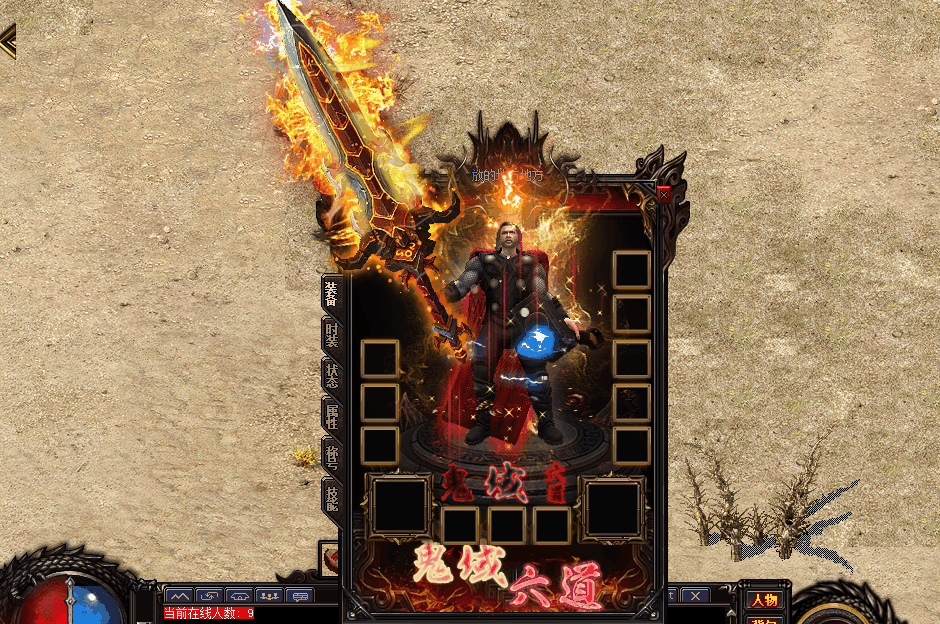
Task: Switch to the 称号 title tab
Action: tap(331, 455)
